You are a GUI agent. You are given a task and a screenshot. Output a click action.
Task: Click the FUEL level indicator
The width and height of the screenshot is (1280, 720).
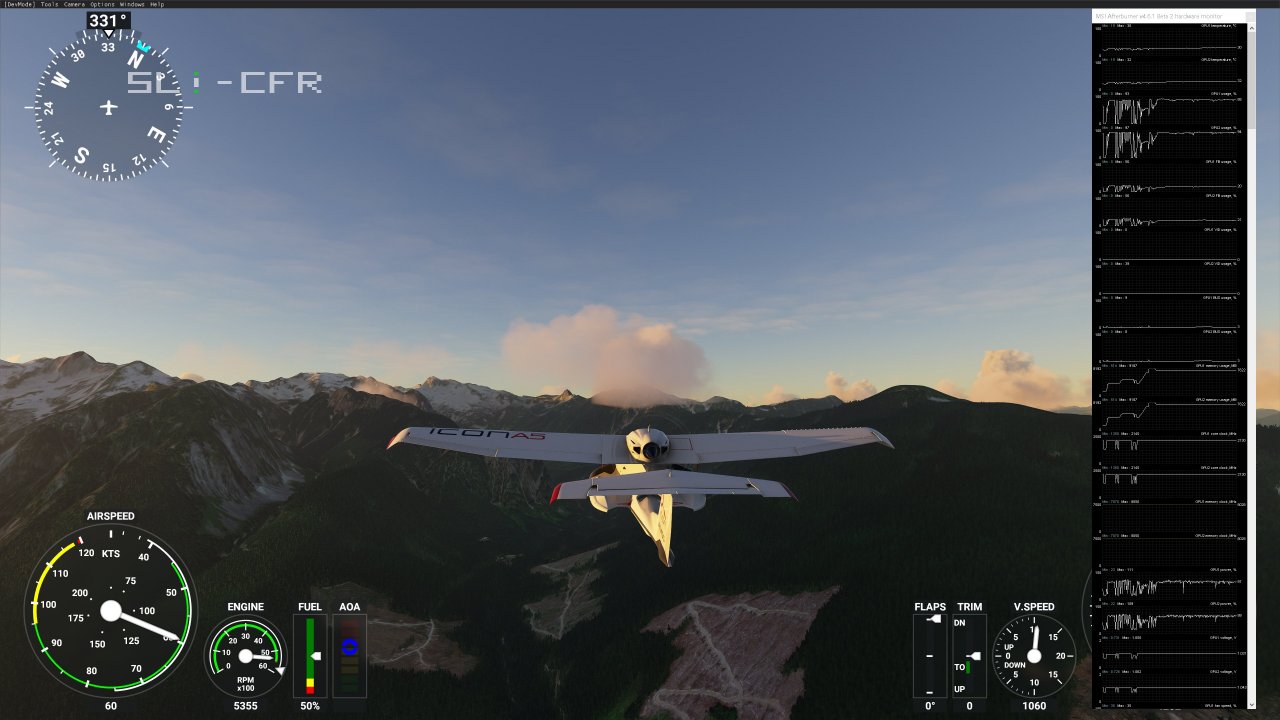click(x=309, y=655)
